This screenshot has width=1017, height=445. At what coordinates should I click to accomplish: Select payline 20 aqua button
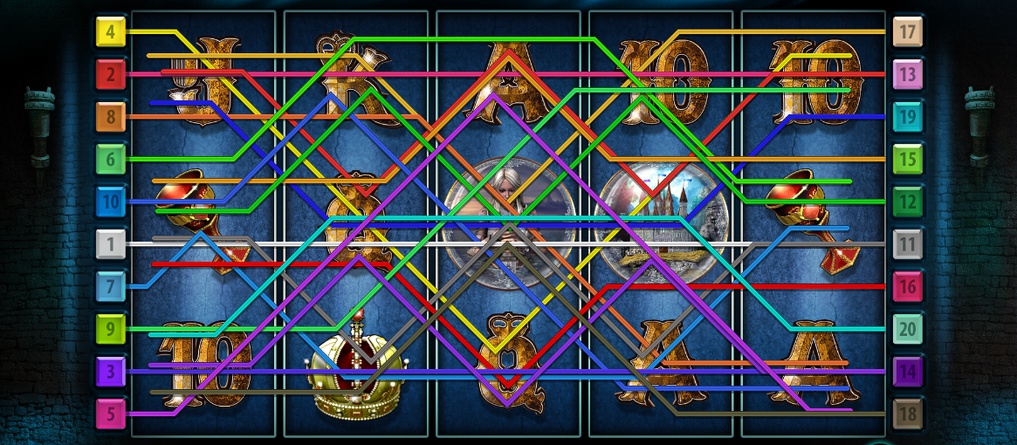pos(907,328)
